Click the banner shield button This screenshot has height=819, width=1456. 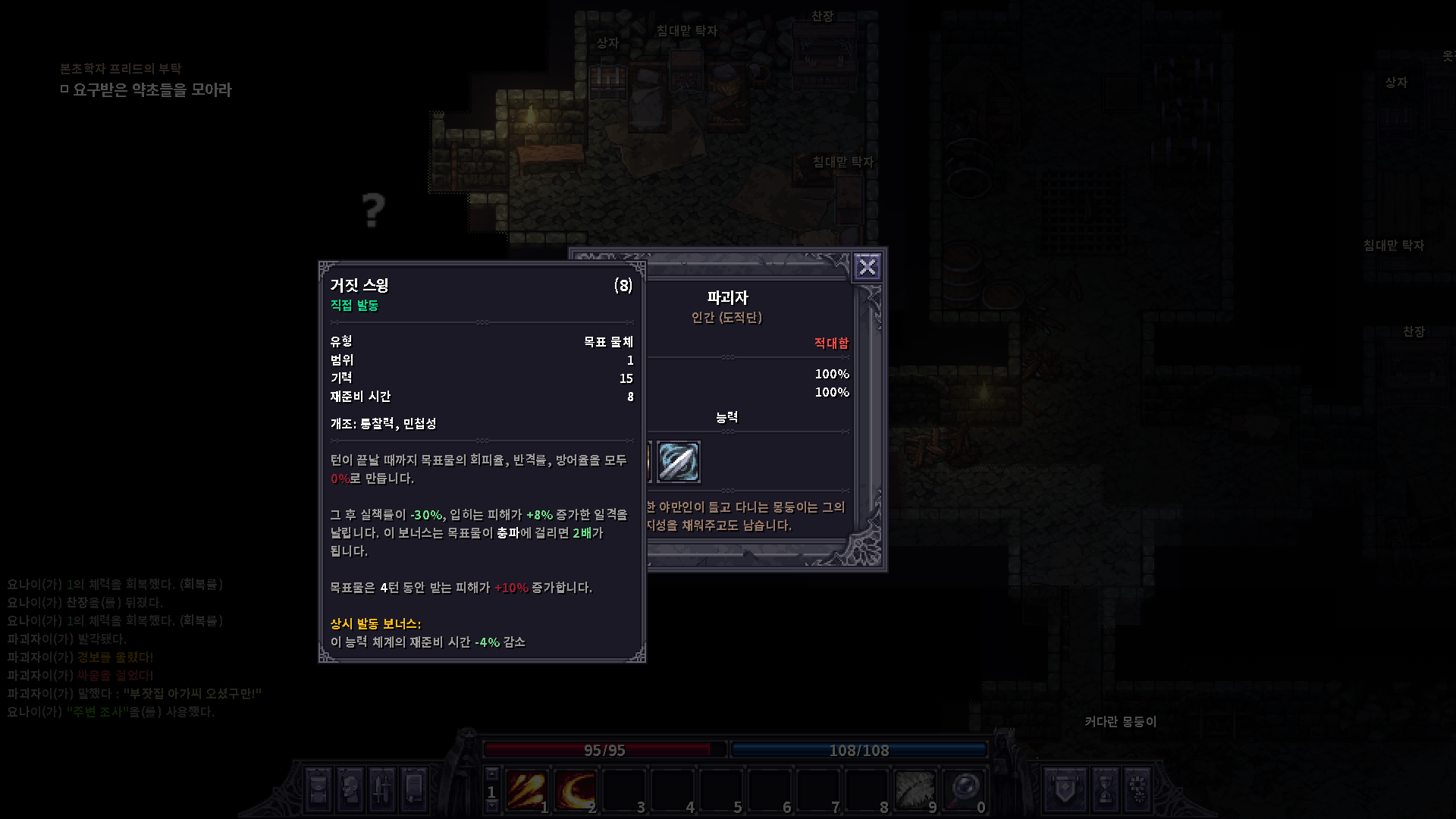(1065, 789)
